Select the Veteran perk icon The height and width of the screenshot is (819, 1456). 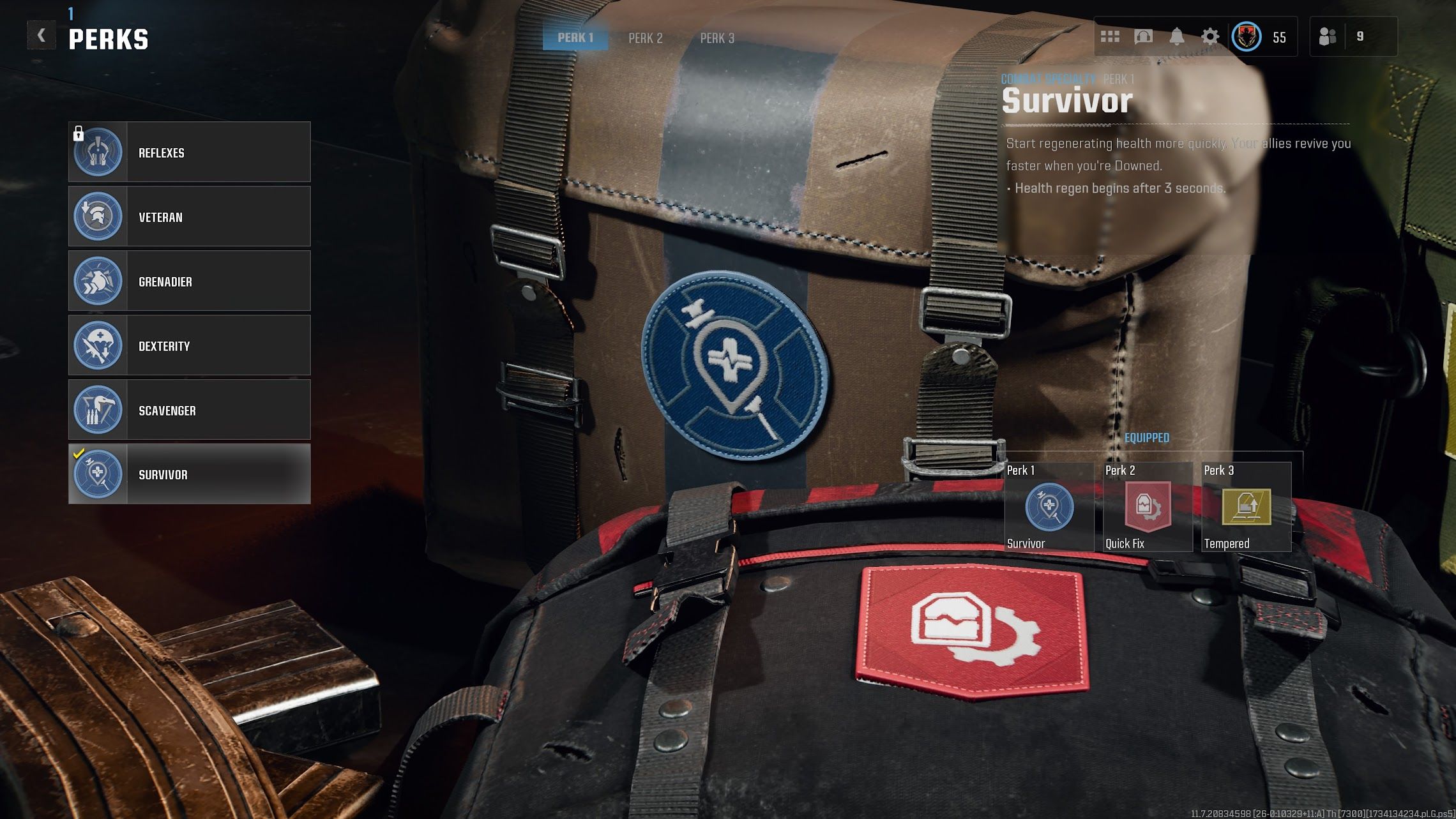click(x=97, y=216)
